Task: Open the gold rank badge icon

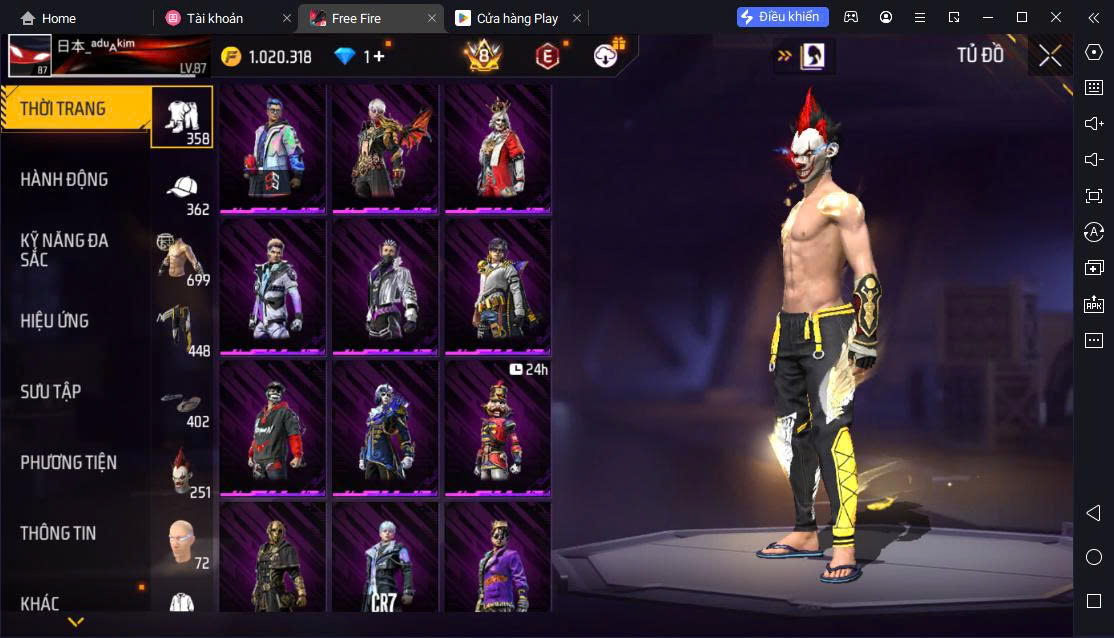Action: (483, 57)
